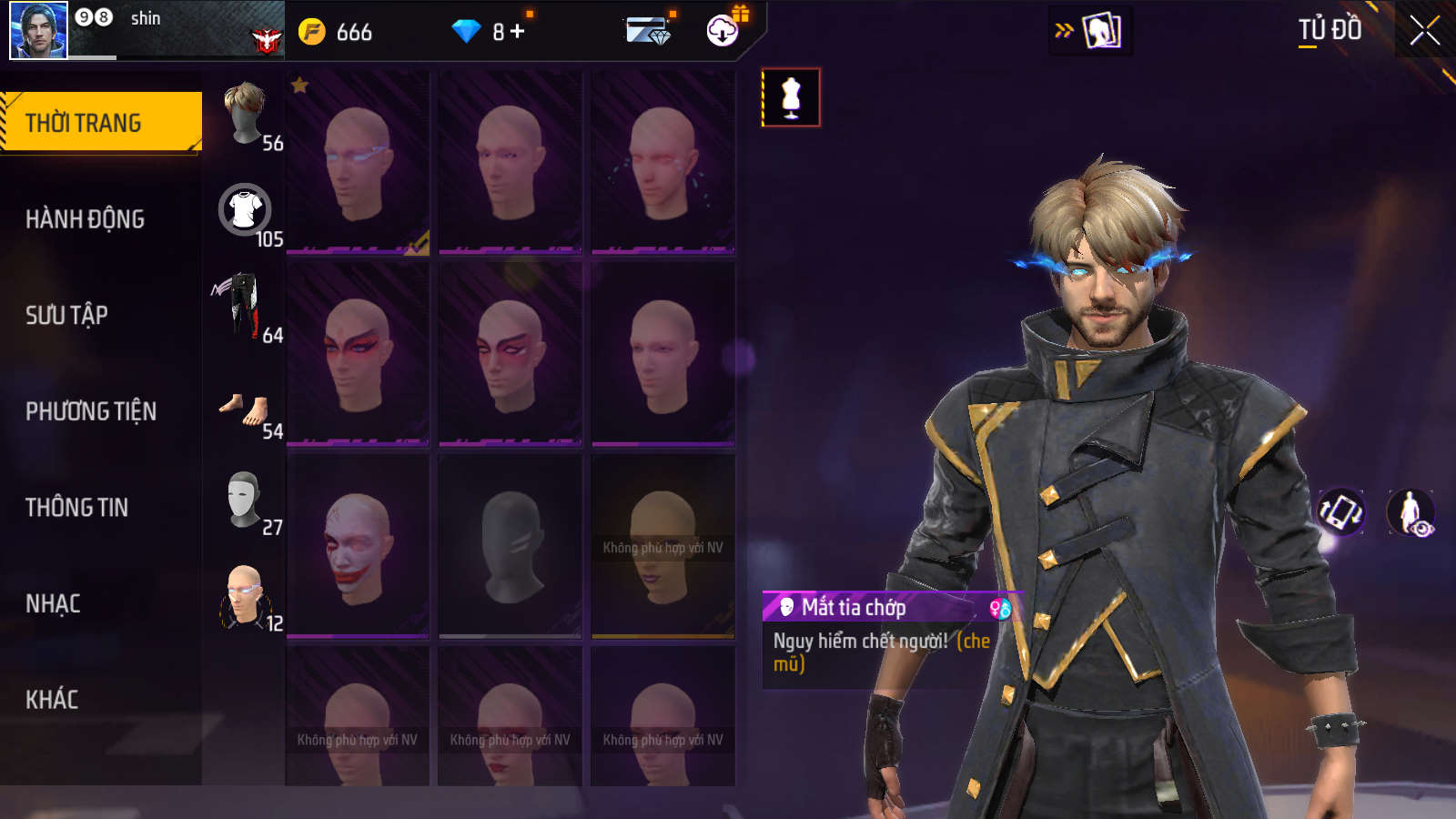
Task: Rotate the character preview view
Action: (x=1340, y=511)
